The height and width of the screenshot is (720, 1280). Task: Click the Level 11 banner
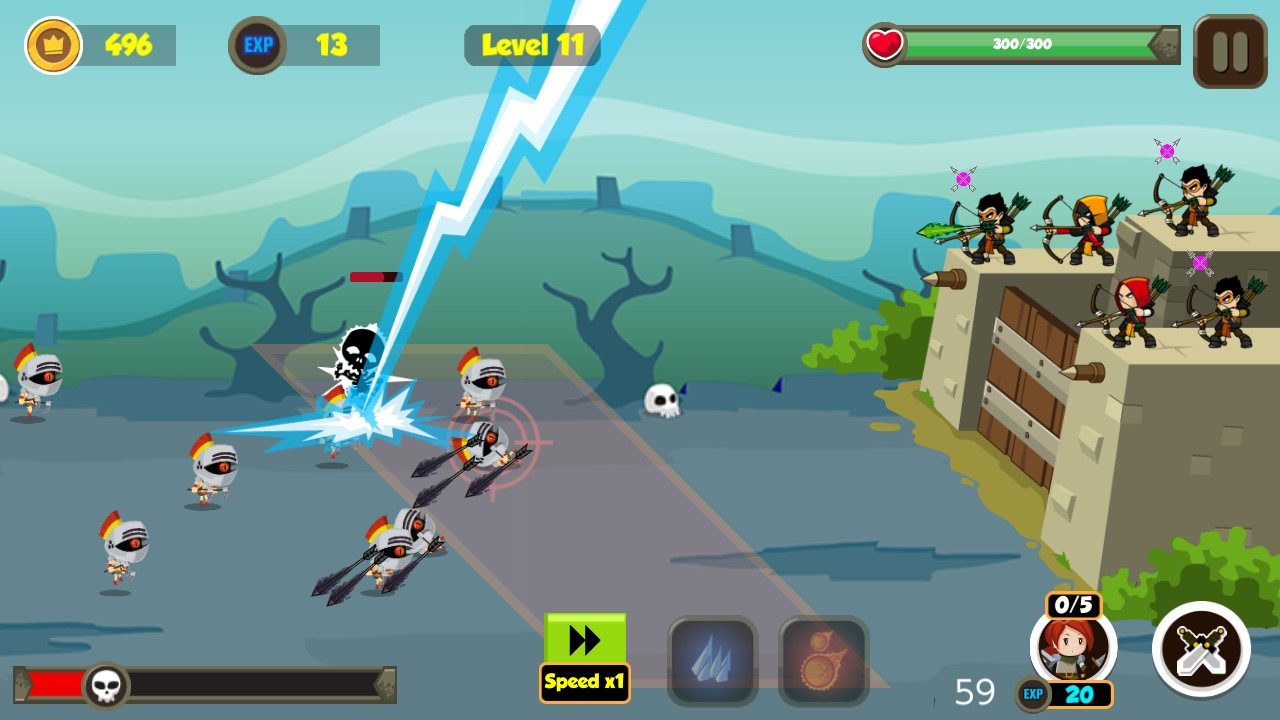point(532,44)
